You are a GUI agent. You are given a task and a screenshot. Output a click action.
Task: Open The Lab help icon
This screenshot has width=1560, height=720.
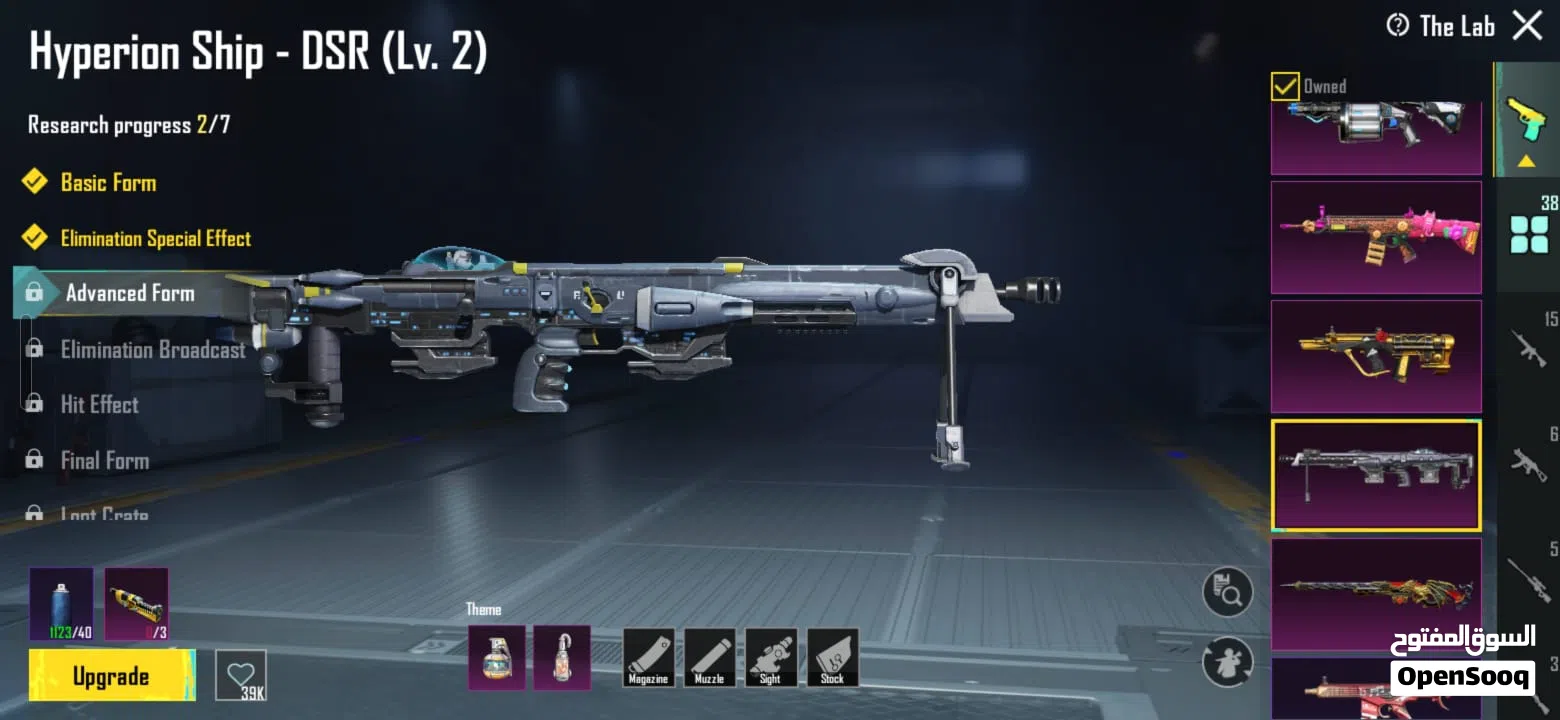pos(1398,25)
